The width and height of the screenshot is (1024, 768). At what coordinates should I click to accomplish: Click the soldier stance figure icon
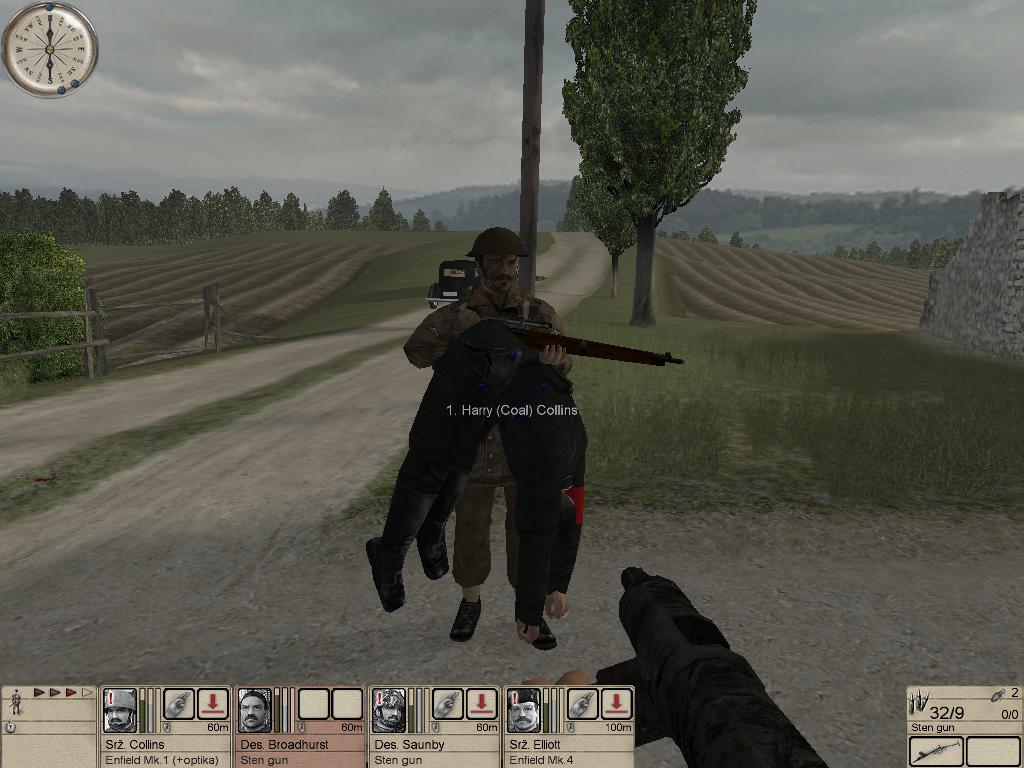point(16,704)
